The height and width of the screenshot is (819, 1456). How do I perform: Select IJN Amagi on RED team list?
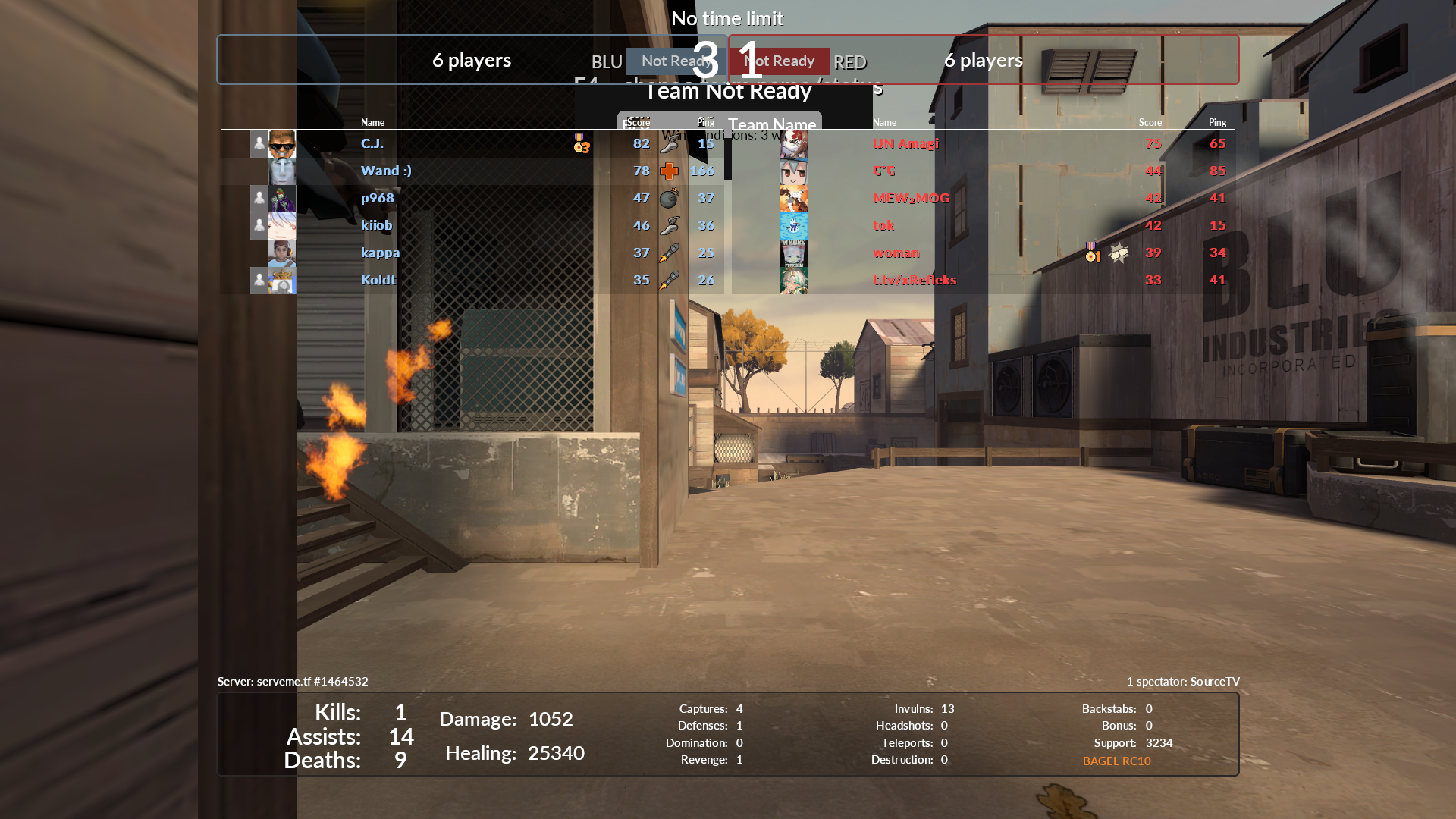(x=905, y=144)
